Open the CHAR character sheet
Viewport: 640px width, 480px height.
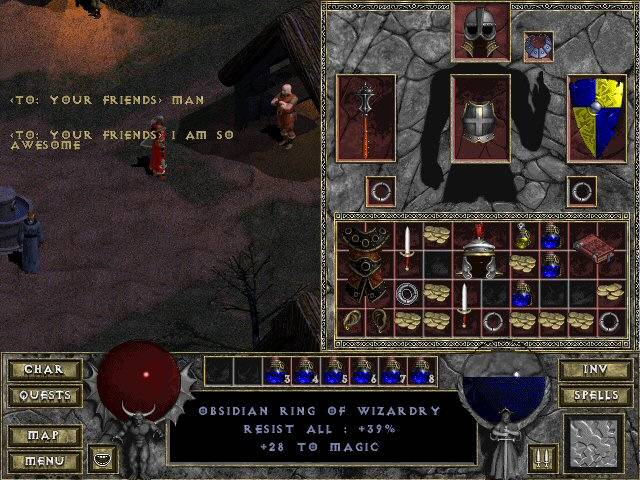(x=42, y=370)
